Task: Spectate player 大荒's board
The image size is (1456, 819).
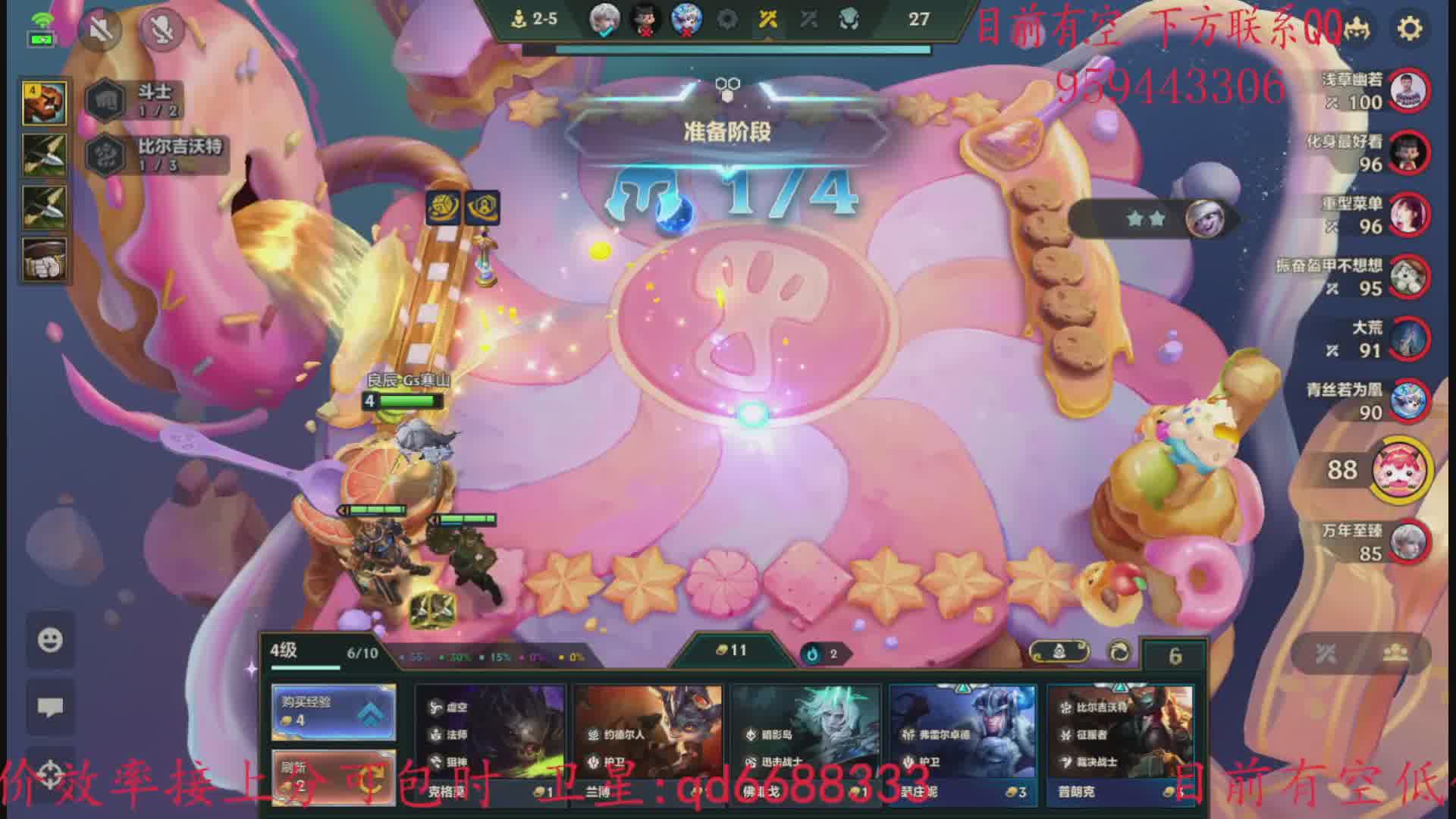Action: click(1409, 339)
